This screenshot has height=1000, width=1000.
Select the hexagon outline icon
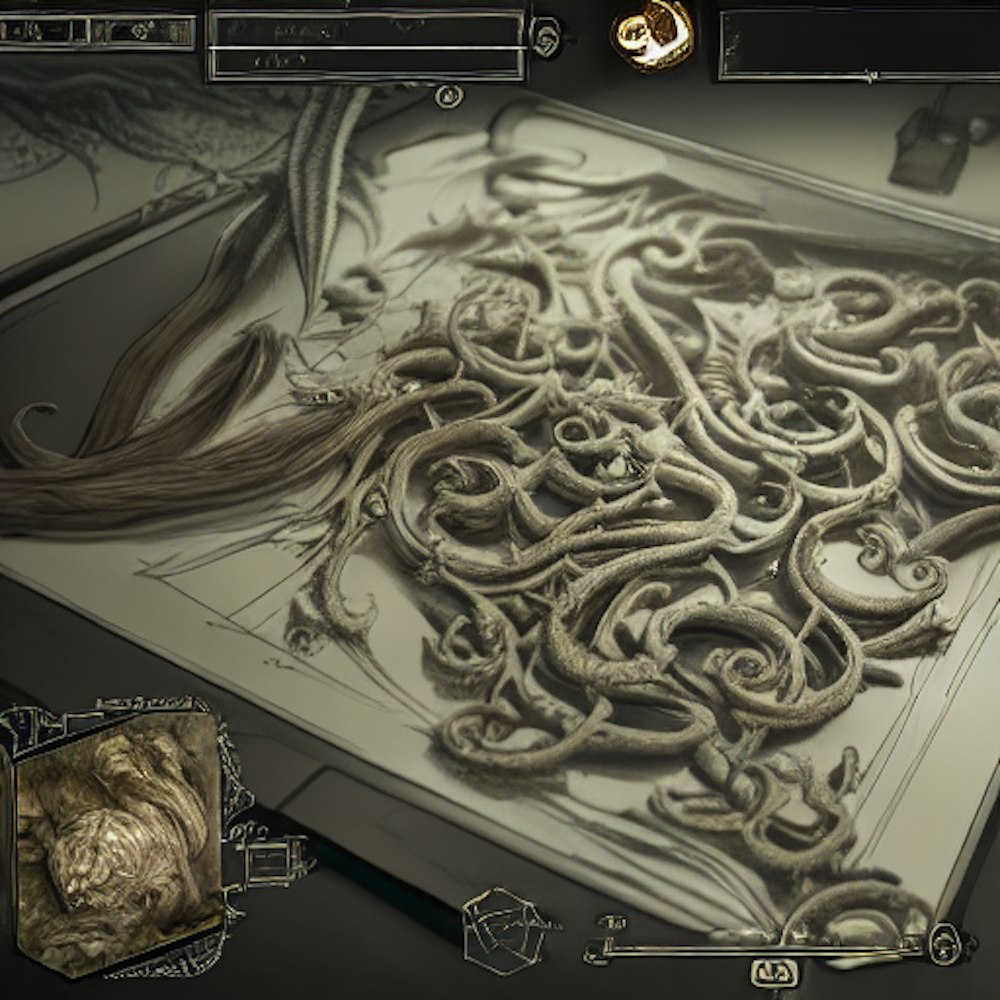tap(505, 931)
